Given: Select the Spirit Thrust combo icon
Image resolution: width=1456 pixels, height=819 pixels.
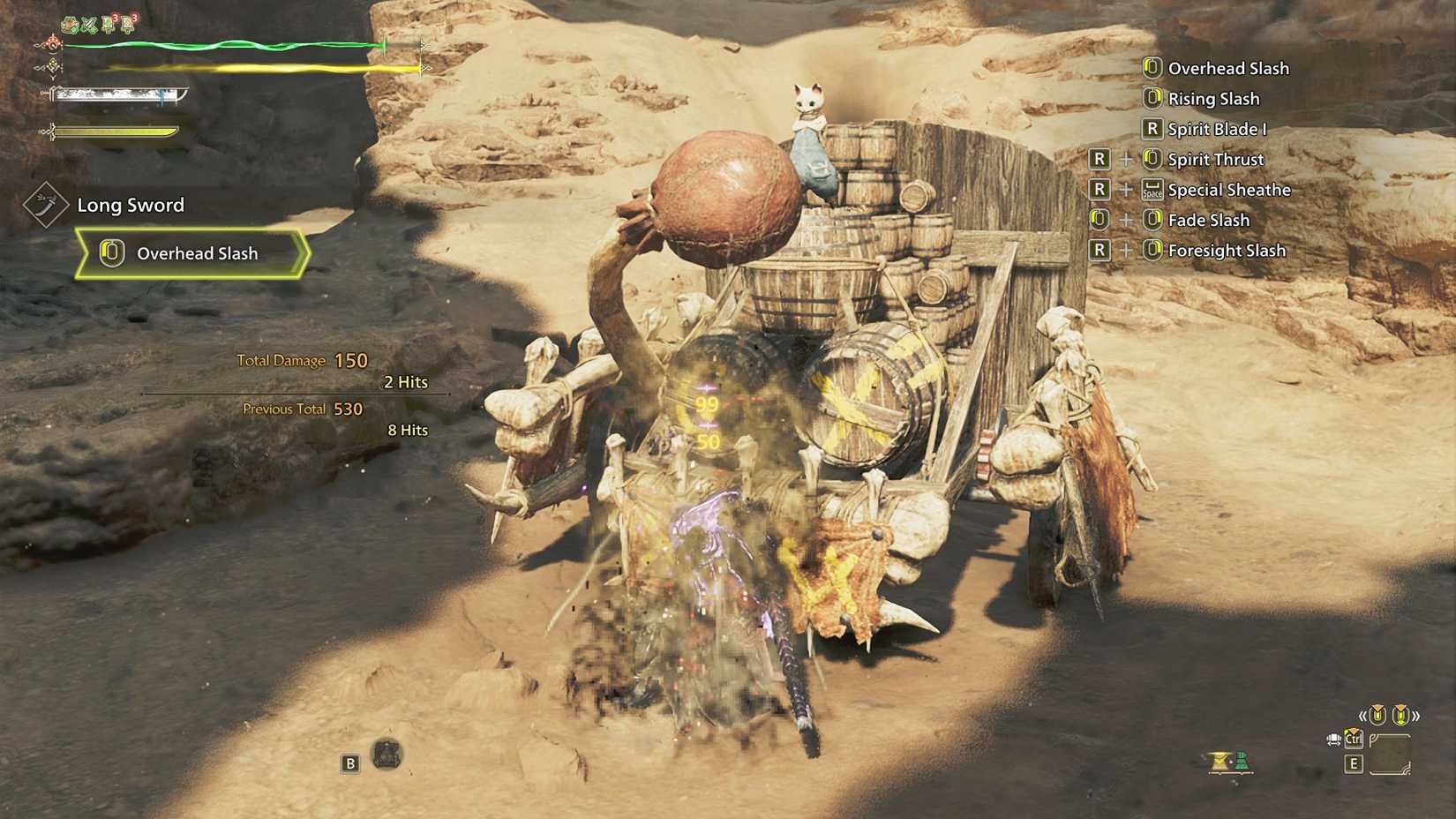Looking at the screenshot, I should pyautogui.click(x=1152, y=160).
